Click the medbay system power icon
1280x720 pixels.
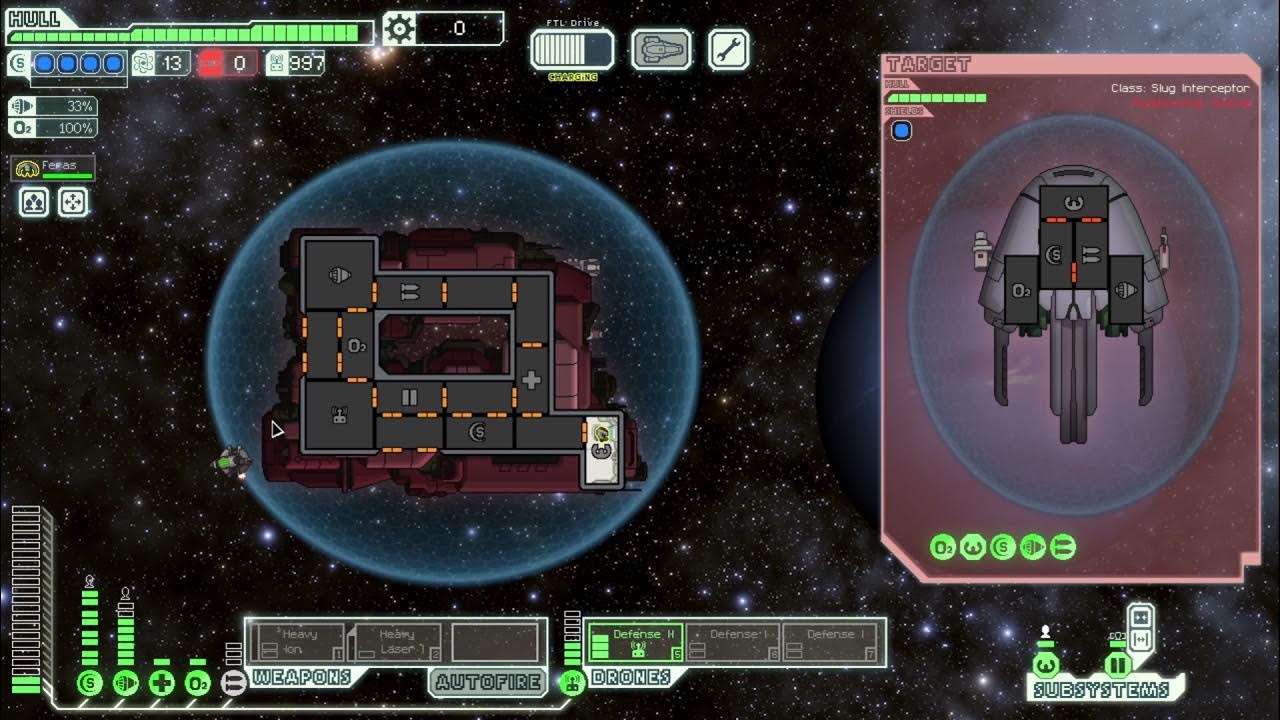162,683
